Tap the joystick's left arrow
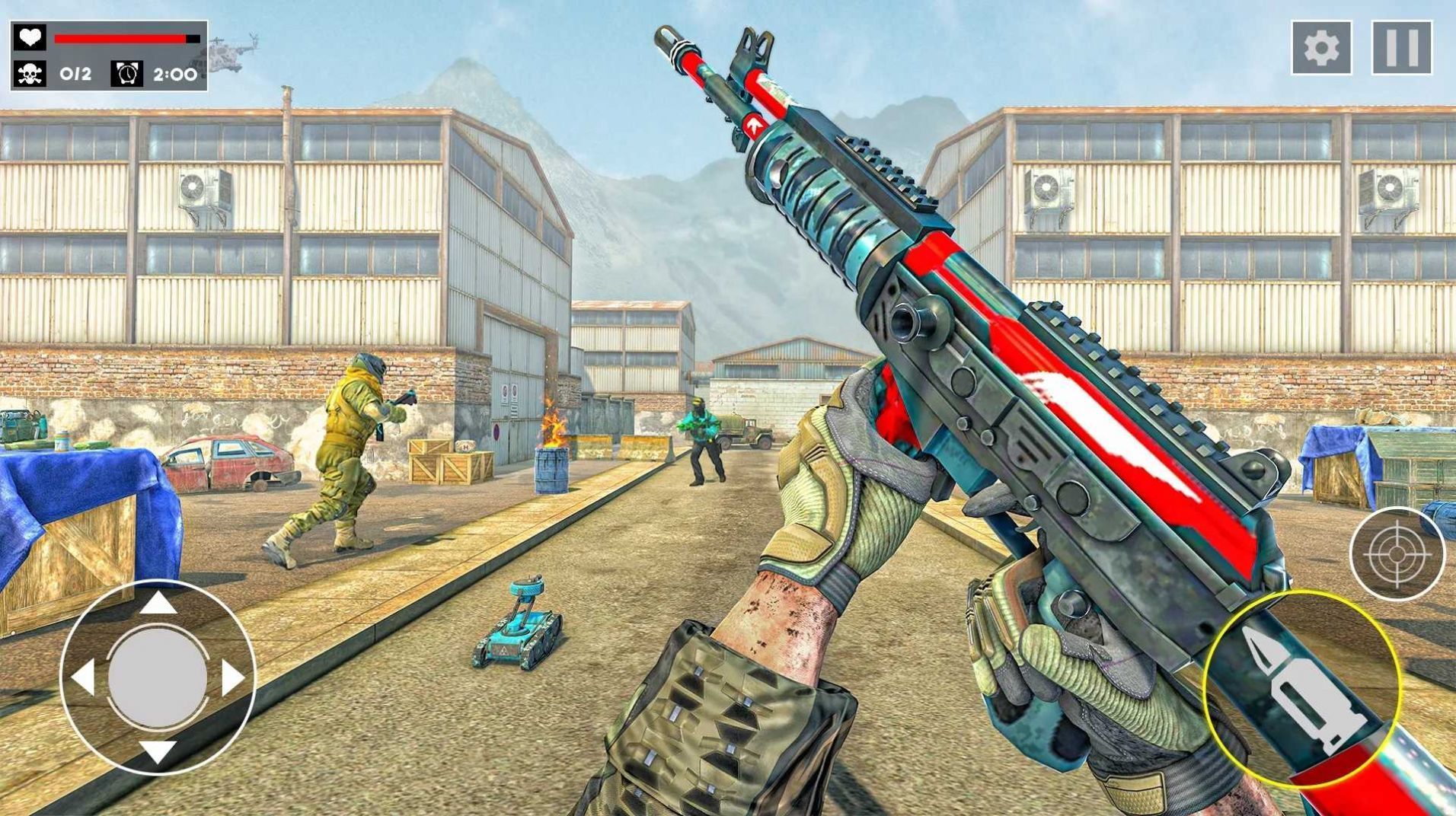 coord(83,677)
